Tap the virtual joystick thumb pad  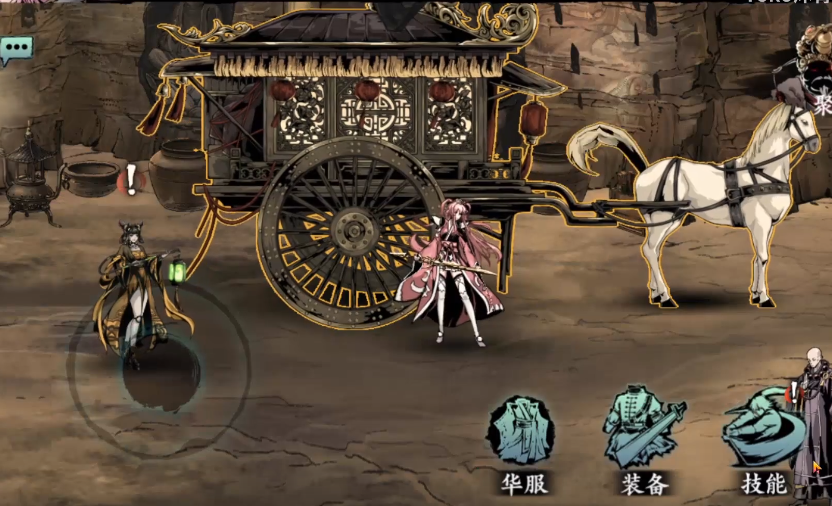[x=160, y=372]
